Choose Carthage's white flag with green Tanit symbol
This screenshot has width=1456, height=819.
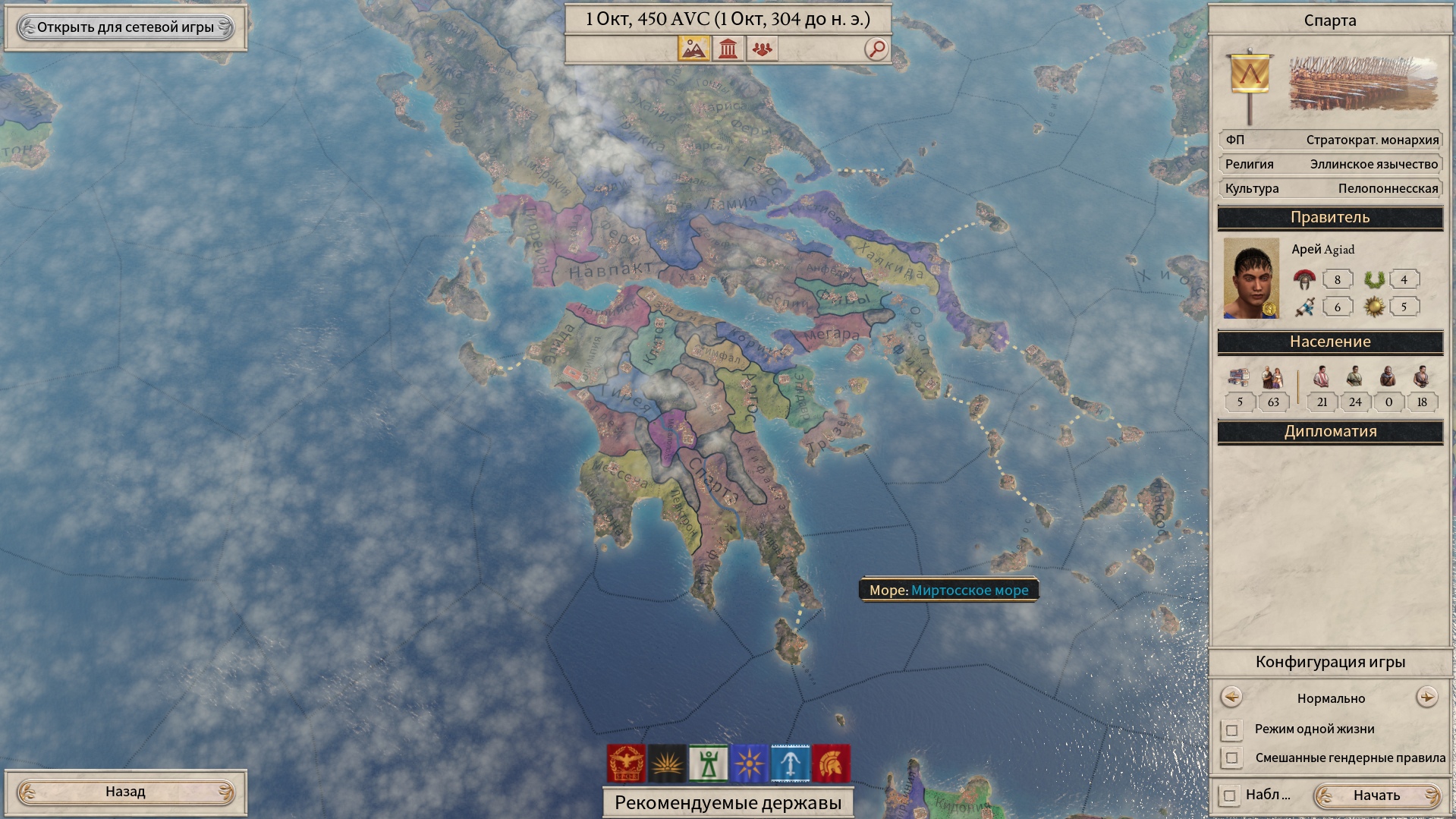pos(708,763)
